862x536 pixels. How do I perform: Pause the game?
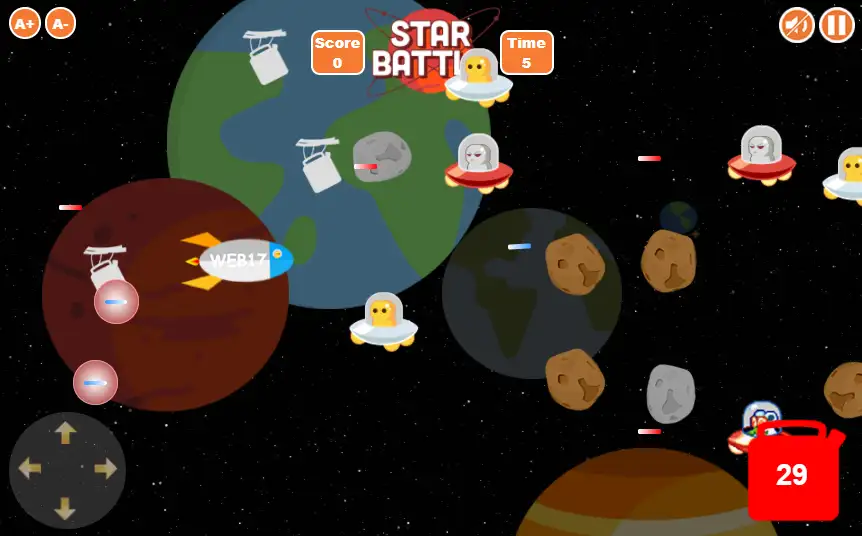pos(837,24)
